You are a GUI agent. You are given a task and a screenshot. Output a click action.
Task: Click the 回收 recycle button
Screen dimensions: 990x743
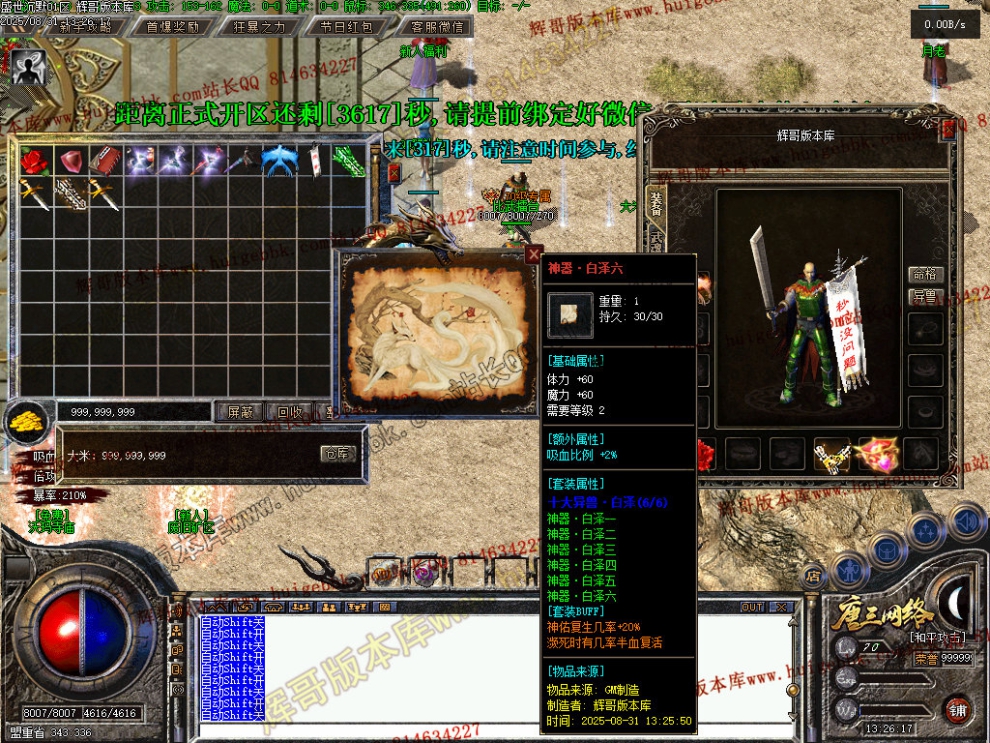point(290,411)
